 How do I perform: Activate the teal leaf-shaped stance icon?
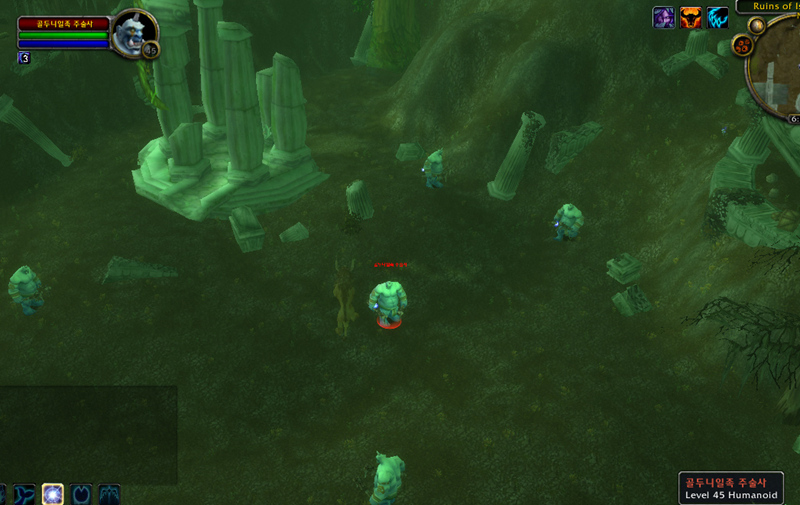click(x=24, y=494)
